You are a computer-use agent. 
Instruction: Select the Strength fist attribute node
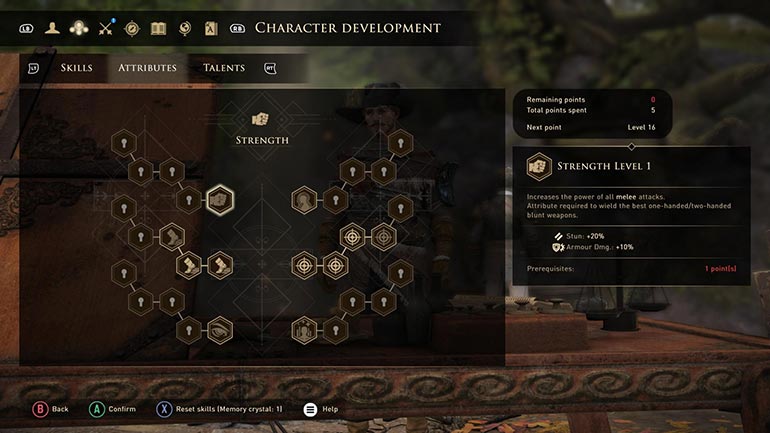(219, 200)
